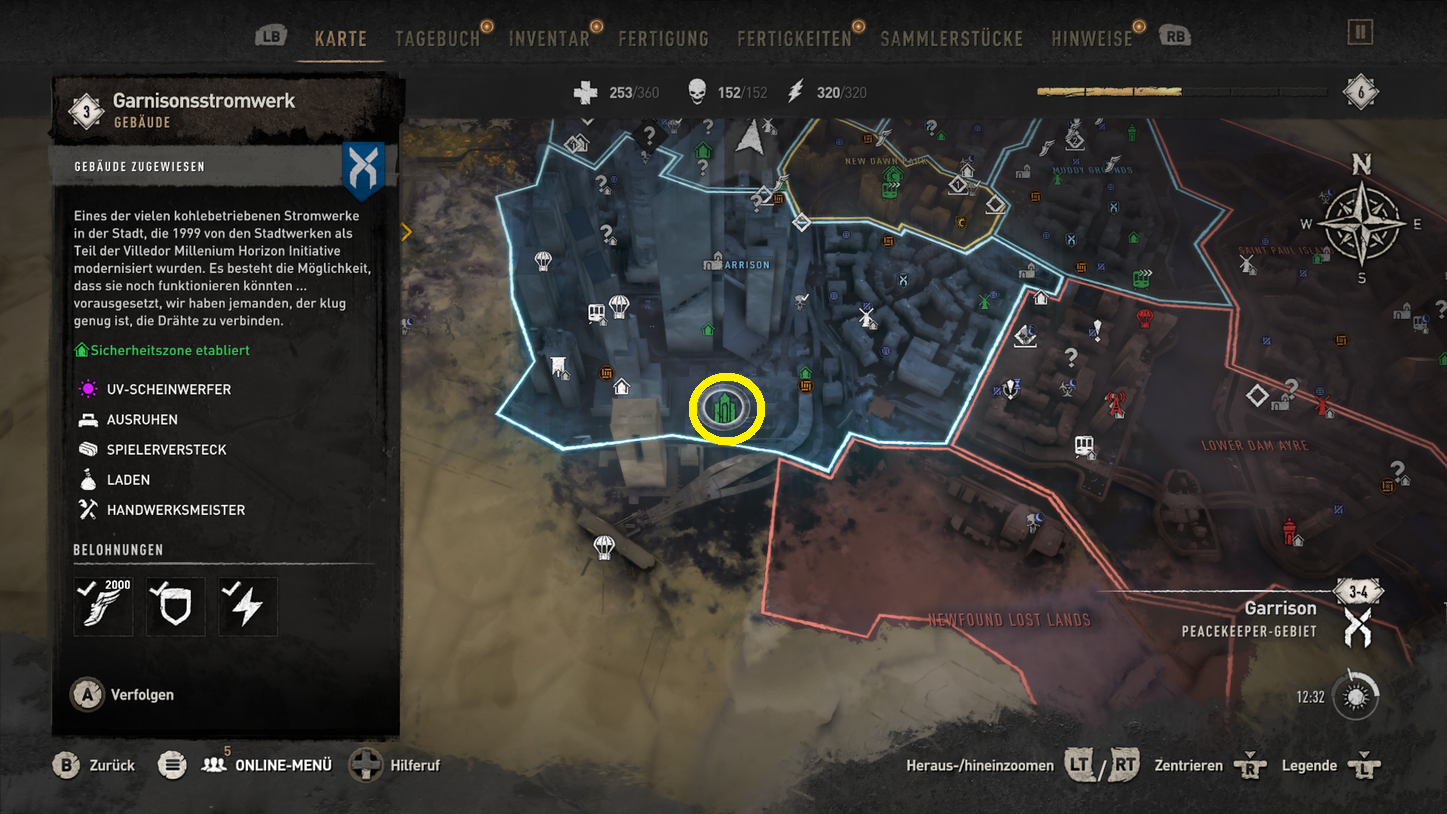The height and width of the screenshot is (814, 1447).
Task: Click the Spielerversteck icon in the facility list
Action: 89,449
